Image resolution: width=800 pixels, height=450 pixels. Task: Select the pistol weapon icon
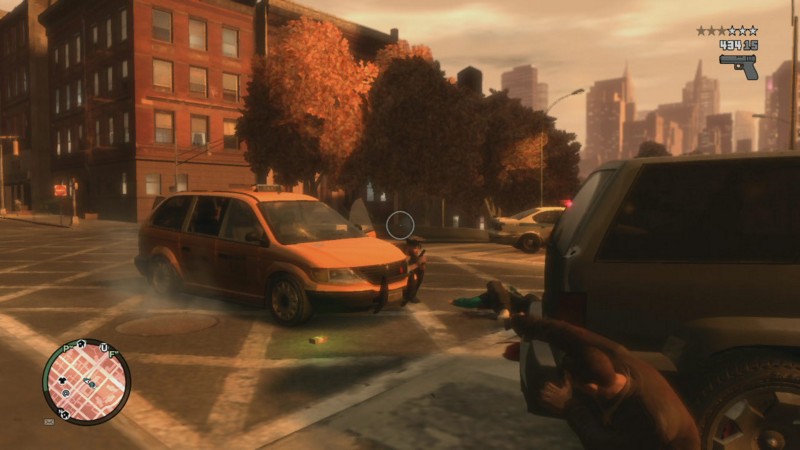pos(738,65)
